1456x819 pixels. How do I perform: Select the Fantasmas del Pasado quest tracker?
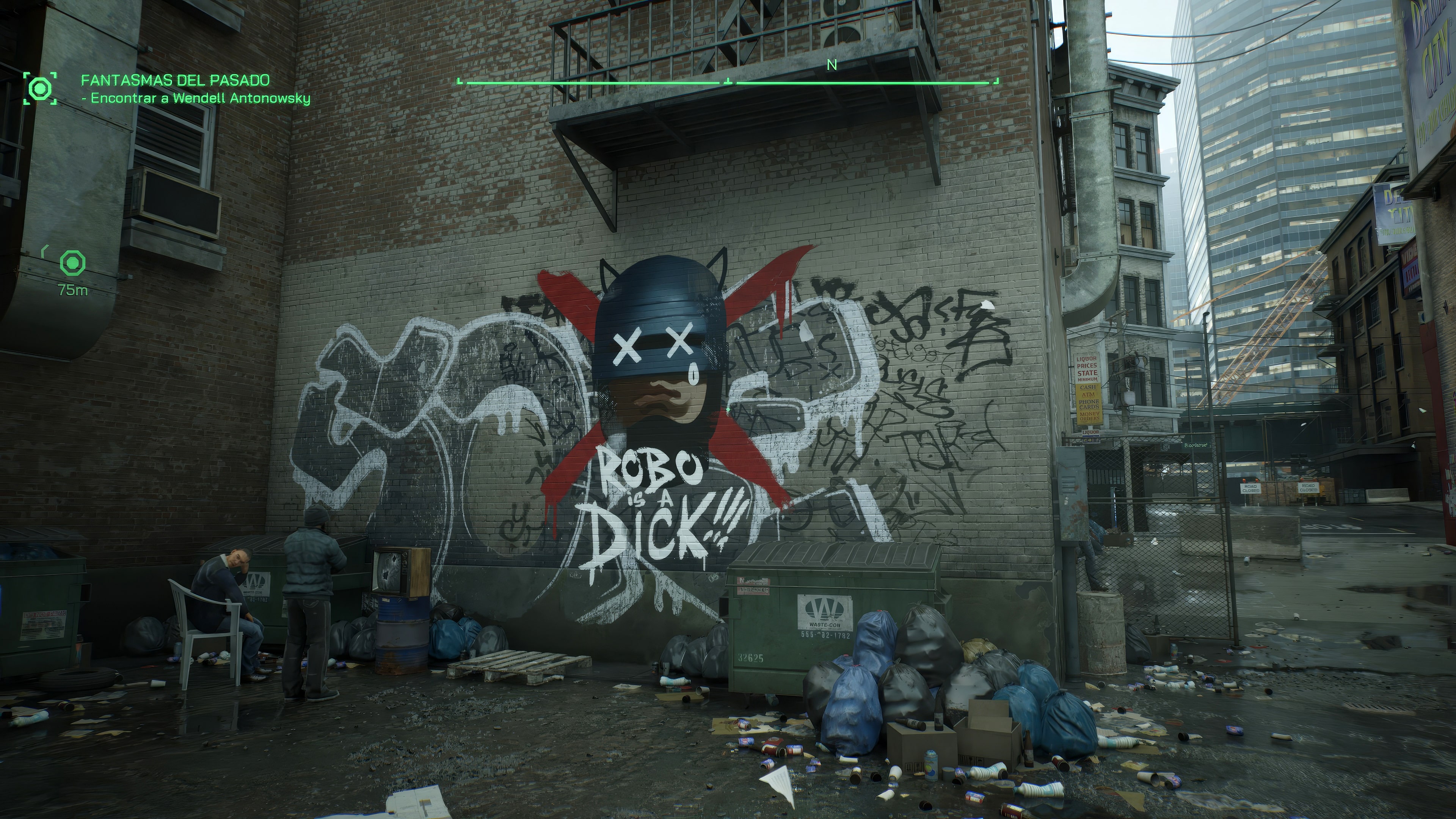pos(175,80)
